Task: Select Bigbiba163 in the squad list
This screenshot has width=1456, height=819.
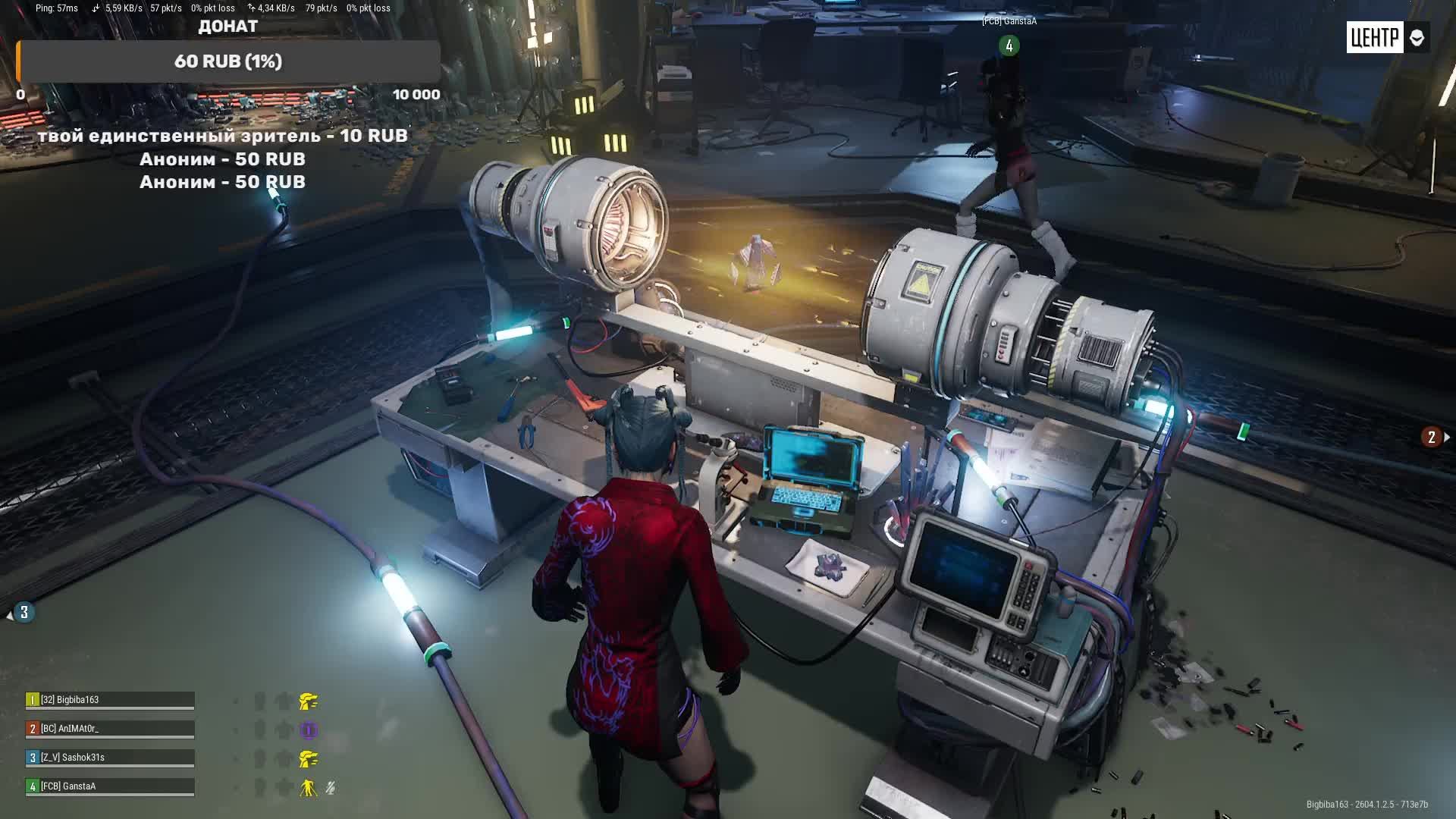Action: pos(110,700)
